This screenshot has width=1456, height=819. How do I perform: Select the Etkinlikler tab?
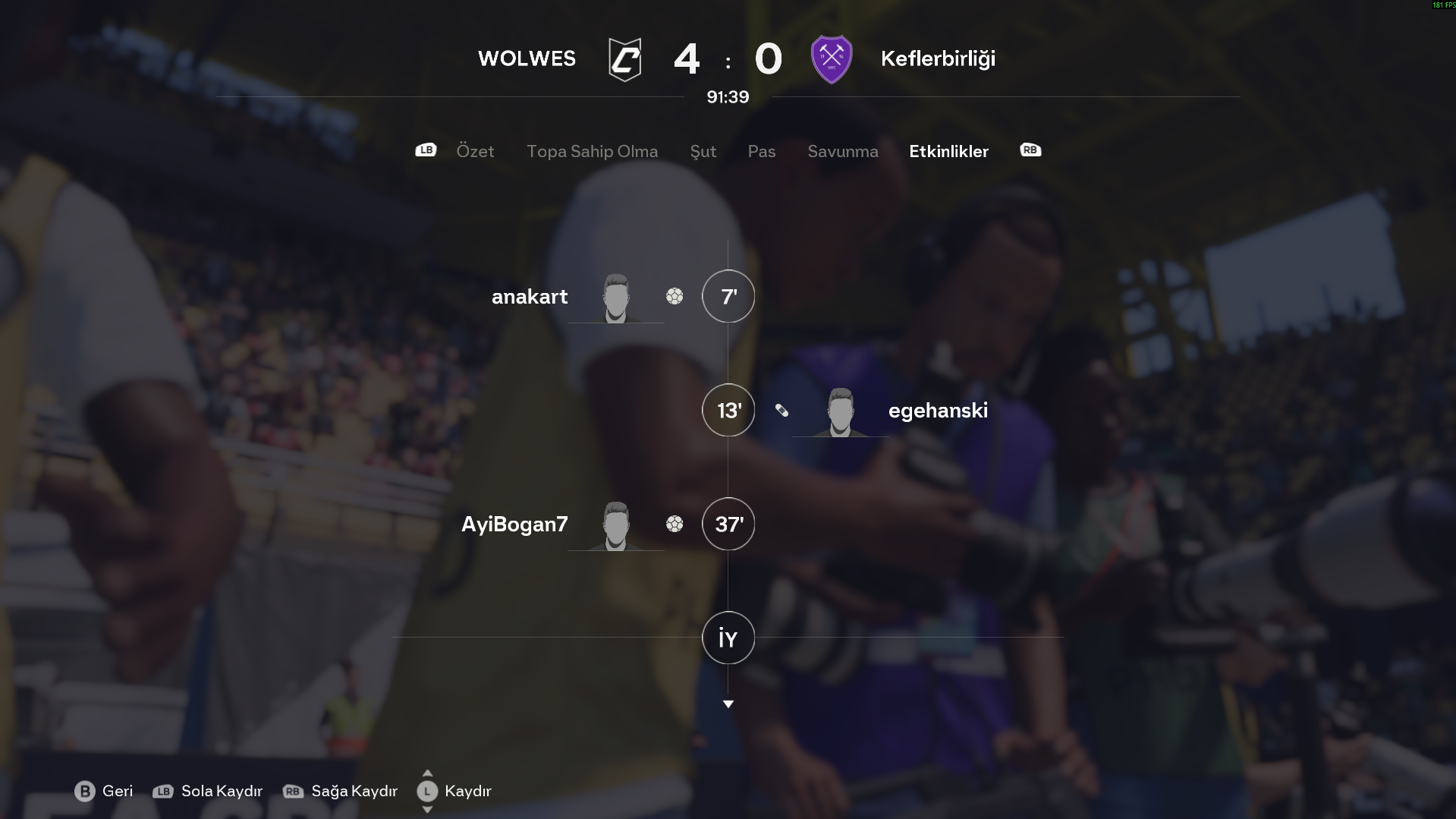click(x=948, y=151)
